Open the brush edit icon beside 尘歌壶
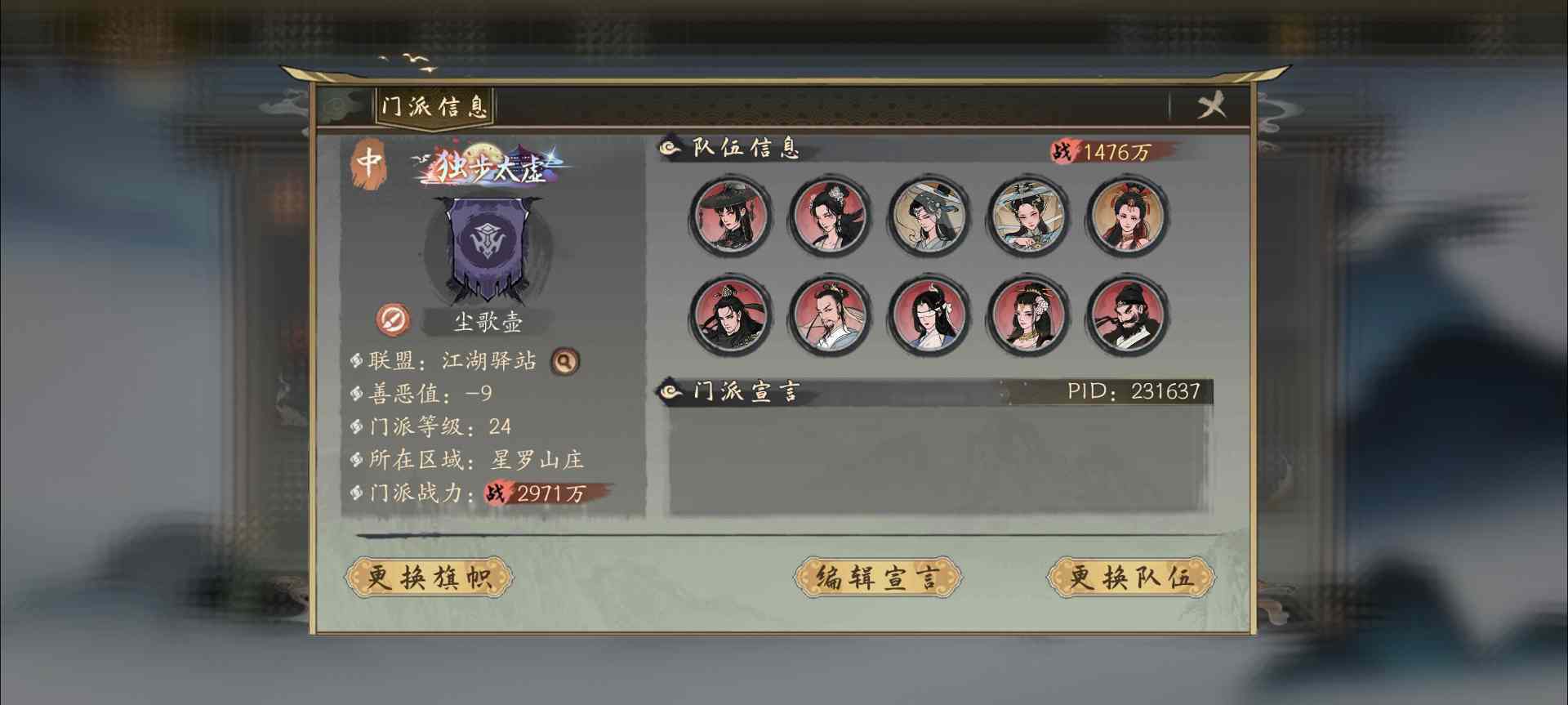 392,320
